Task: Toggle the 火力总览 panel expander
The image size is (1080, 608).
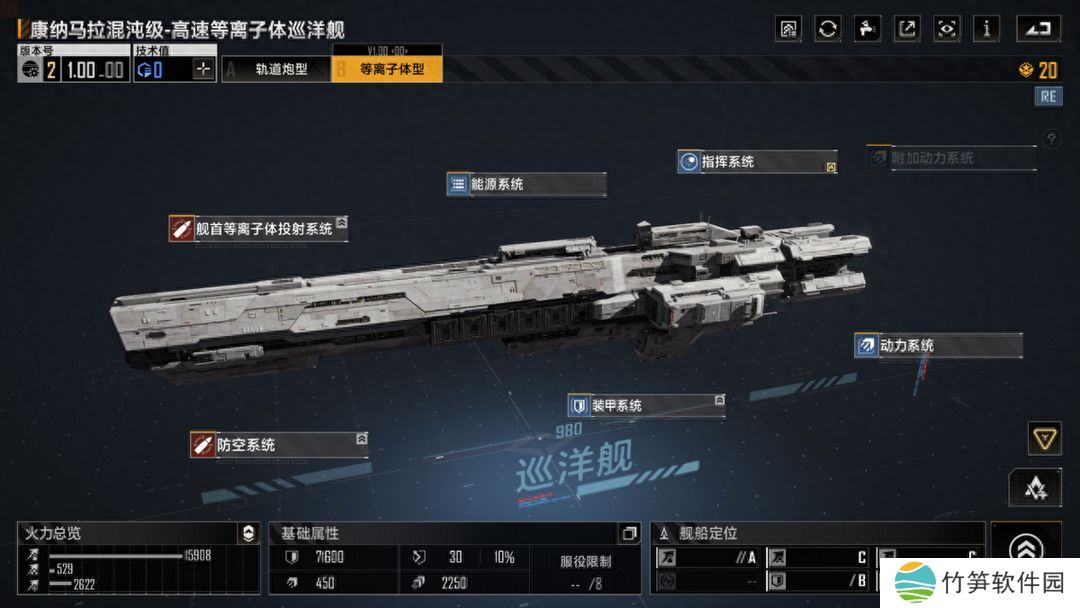Action: coord(247,534)
